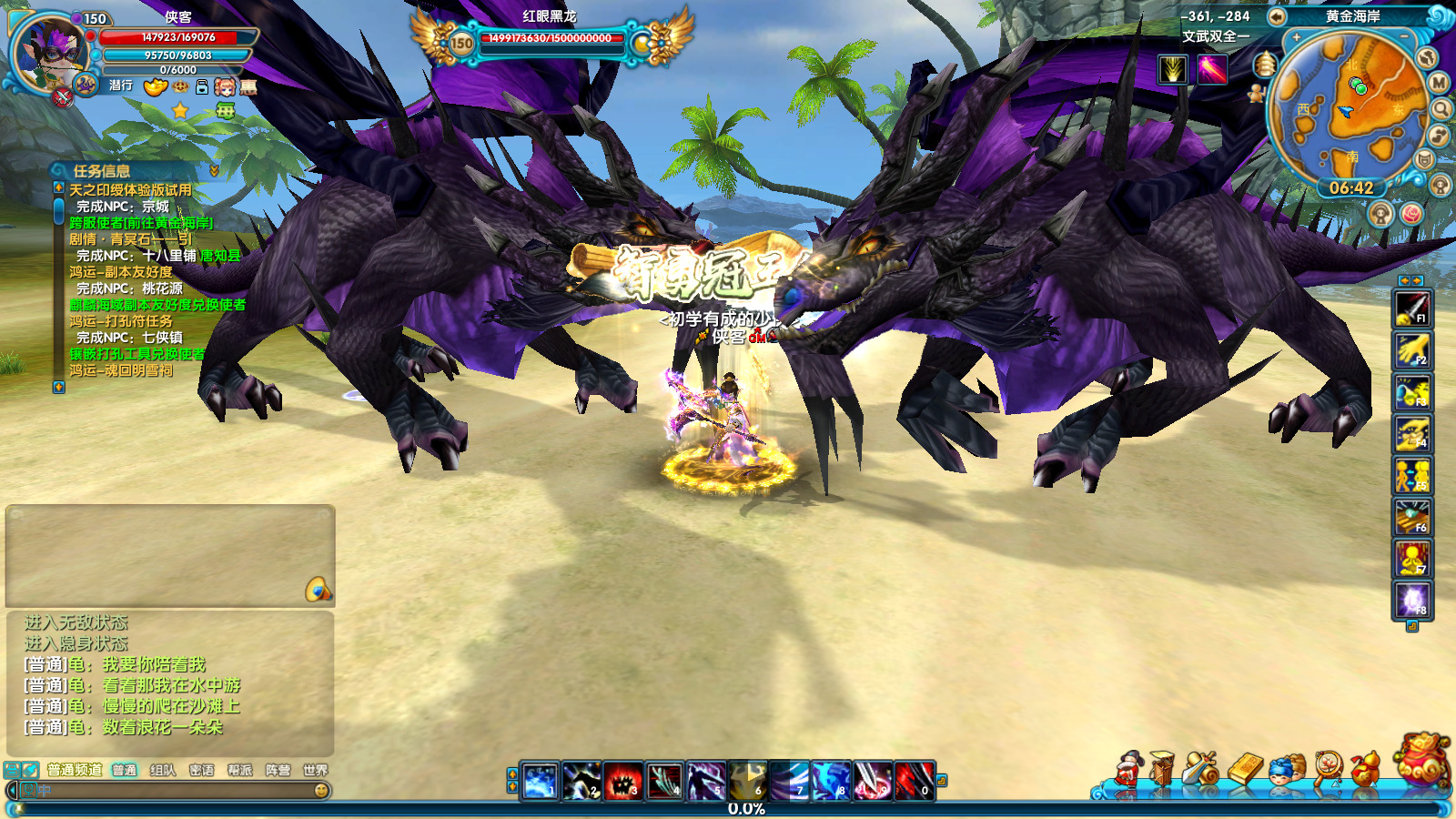Use the ice skill in hotbar slot 1
Viewport: 1456px width, 819px height.
(540, 782)
